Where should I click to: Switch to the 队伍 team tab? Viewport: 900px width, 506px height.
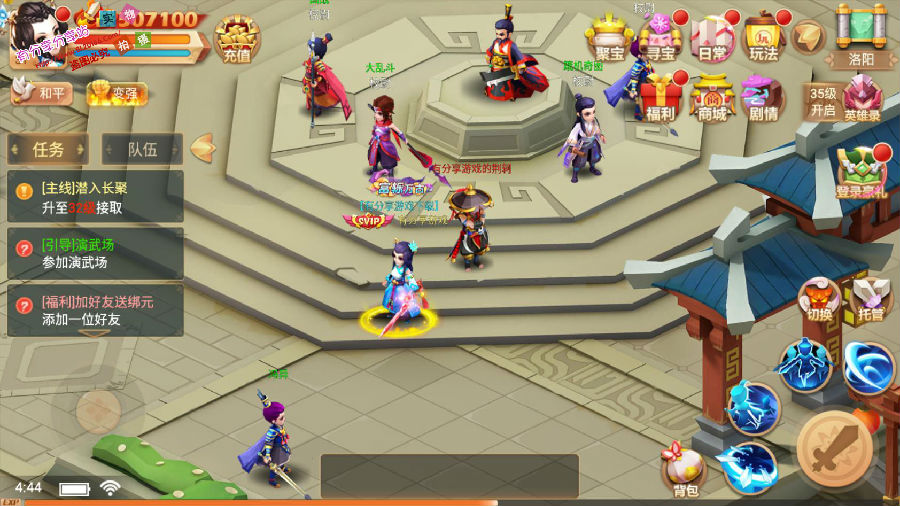click(x=142, y=150)
